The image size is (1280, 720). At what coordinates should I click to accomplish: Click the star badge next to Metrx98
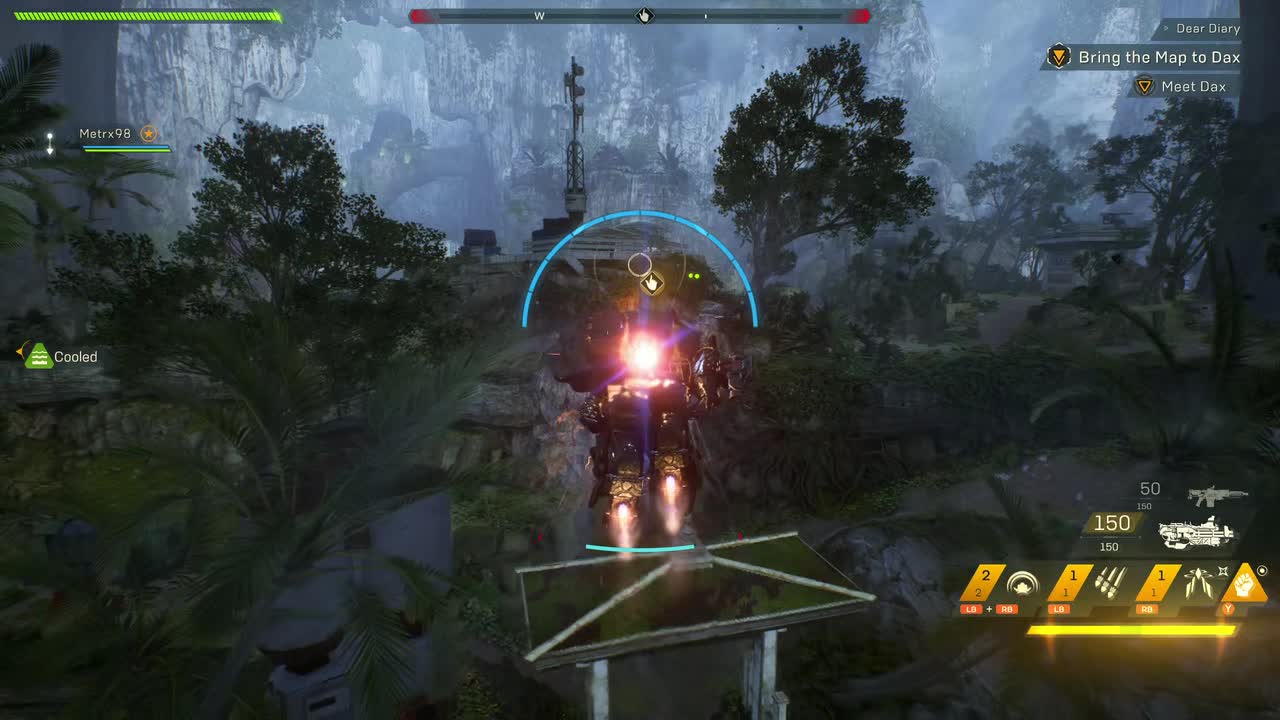point(148,133)
